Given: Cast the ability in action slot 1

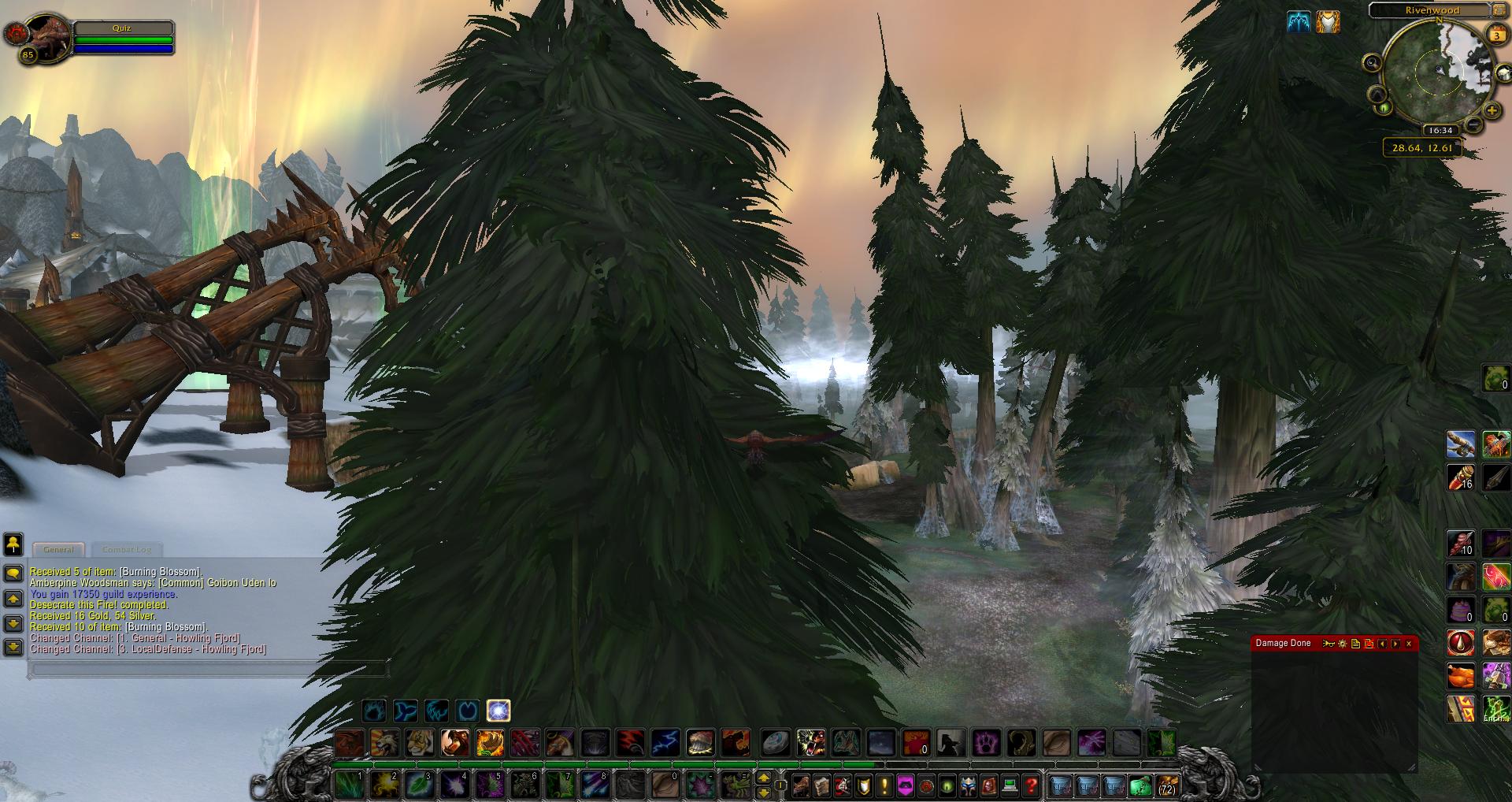Looking at the screenshot, I should pyautogui.click(x=347, y=785).
